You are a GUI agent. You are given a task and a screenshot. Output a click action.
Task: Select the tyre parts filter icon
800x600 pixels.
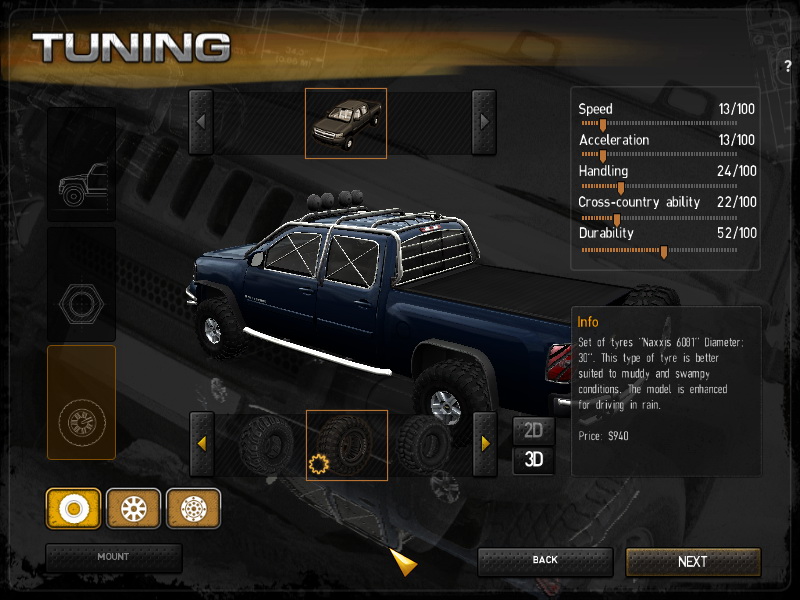tap(73, 509)
